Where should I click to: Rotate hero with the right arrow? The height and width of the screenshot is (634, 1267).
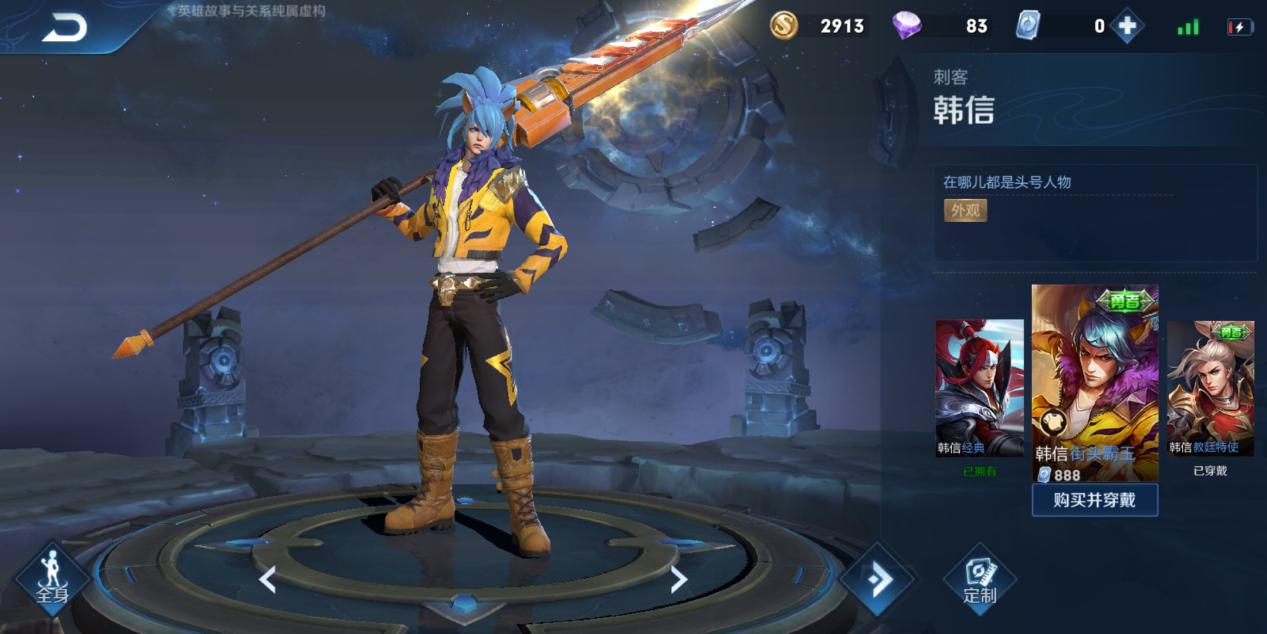(x=678, y=579)
